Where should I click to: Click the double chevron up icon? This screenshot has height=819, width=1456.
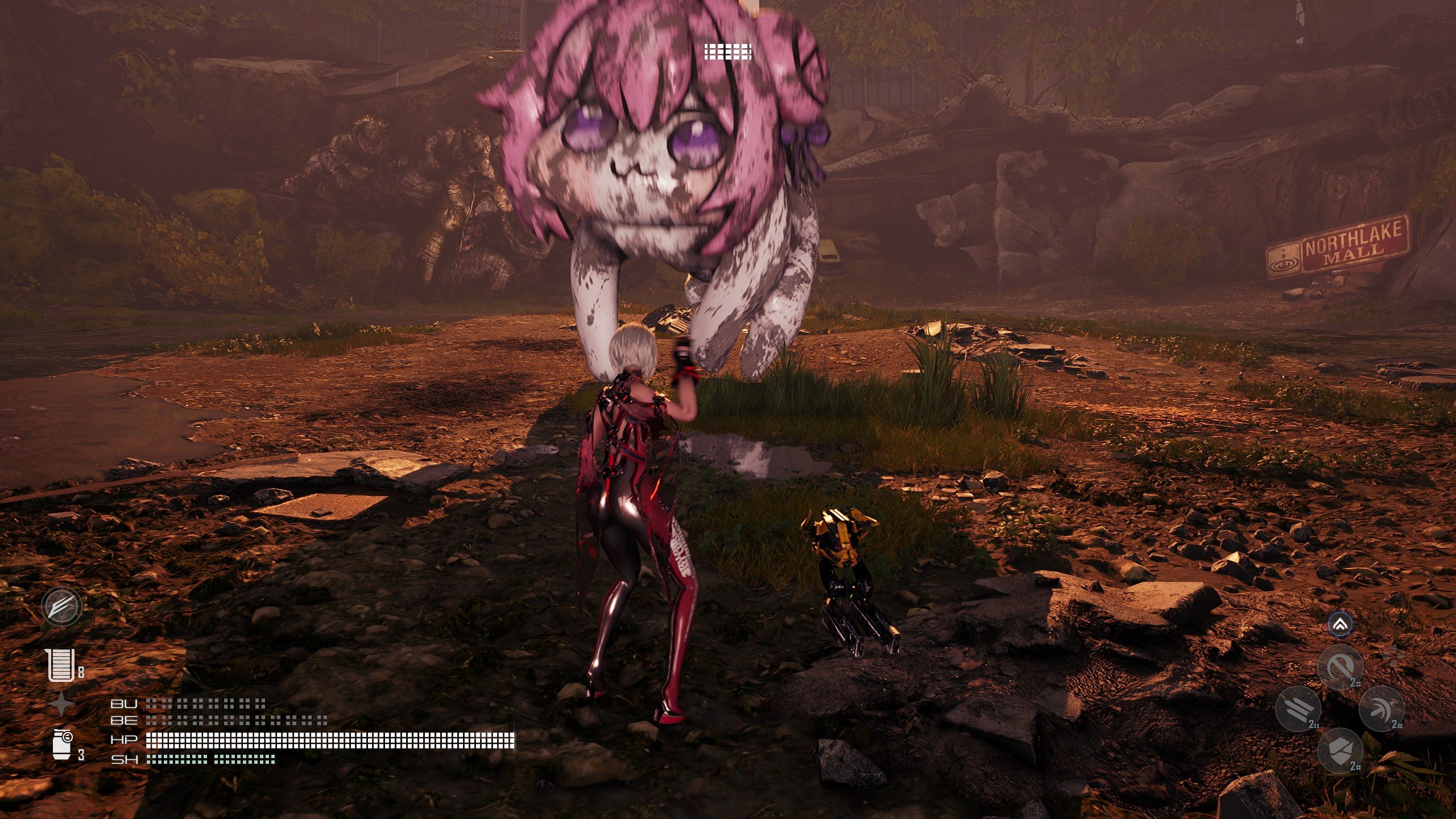pos(1341,626)
